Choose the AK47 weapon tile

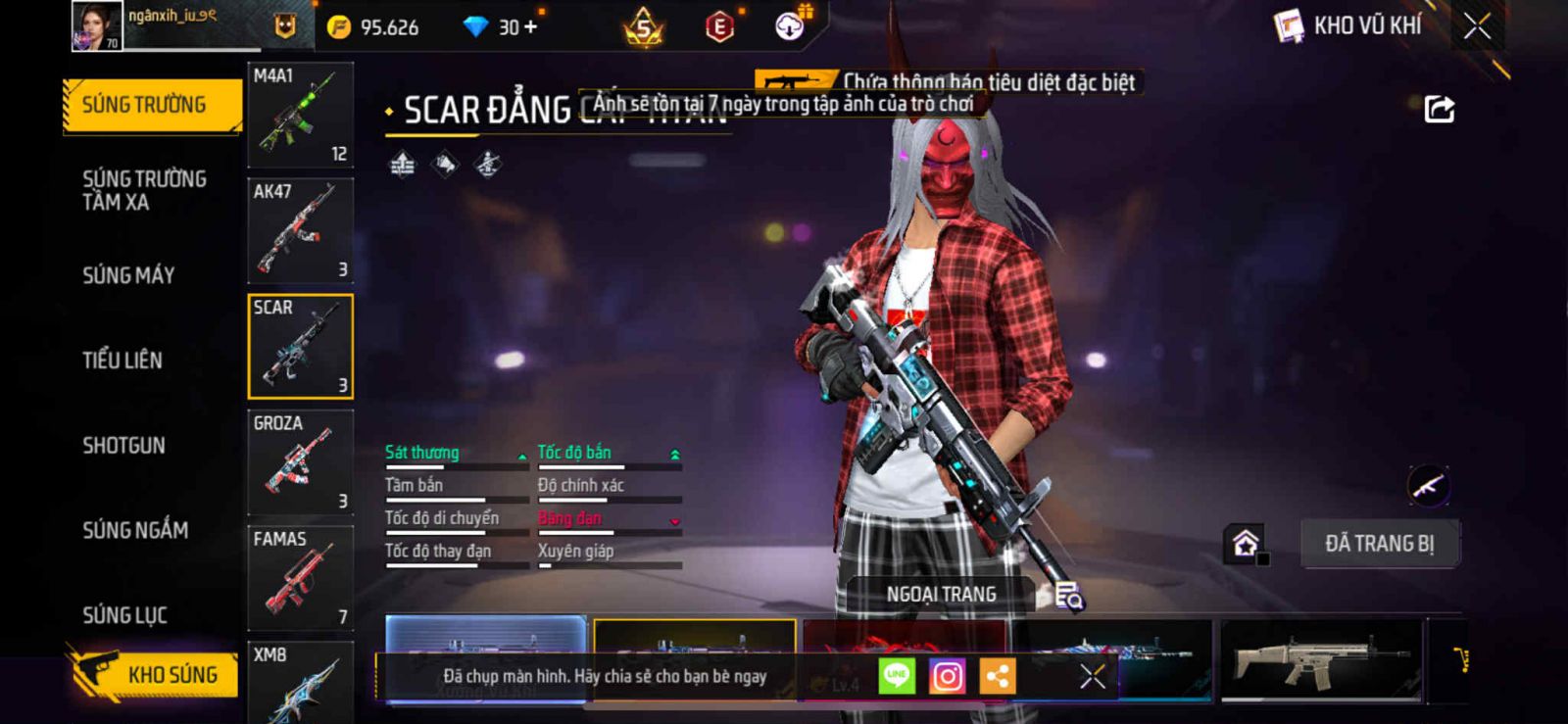pyautogui.click(x=300, y=231)
